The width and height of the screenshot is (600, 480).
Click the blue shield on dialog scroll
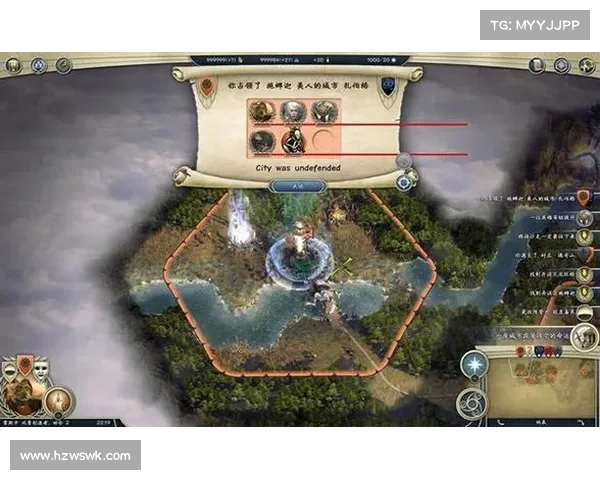(388, 86)
